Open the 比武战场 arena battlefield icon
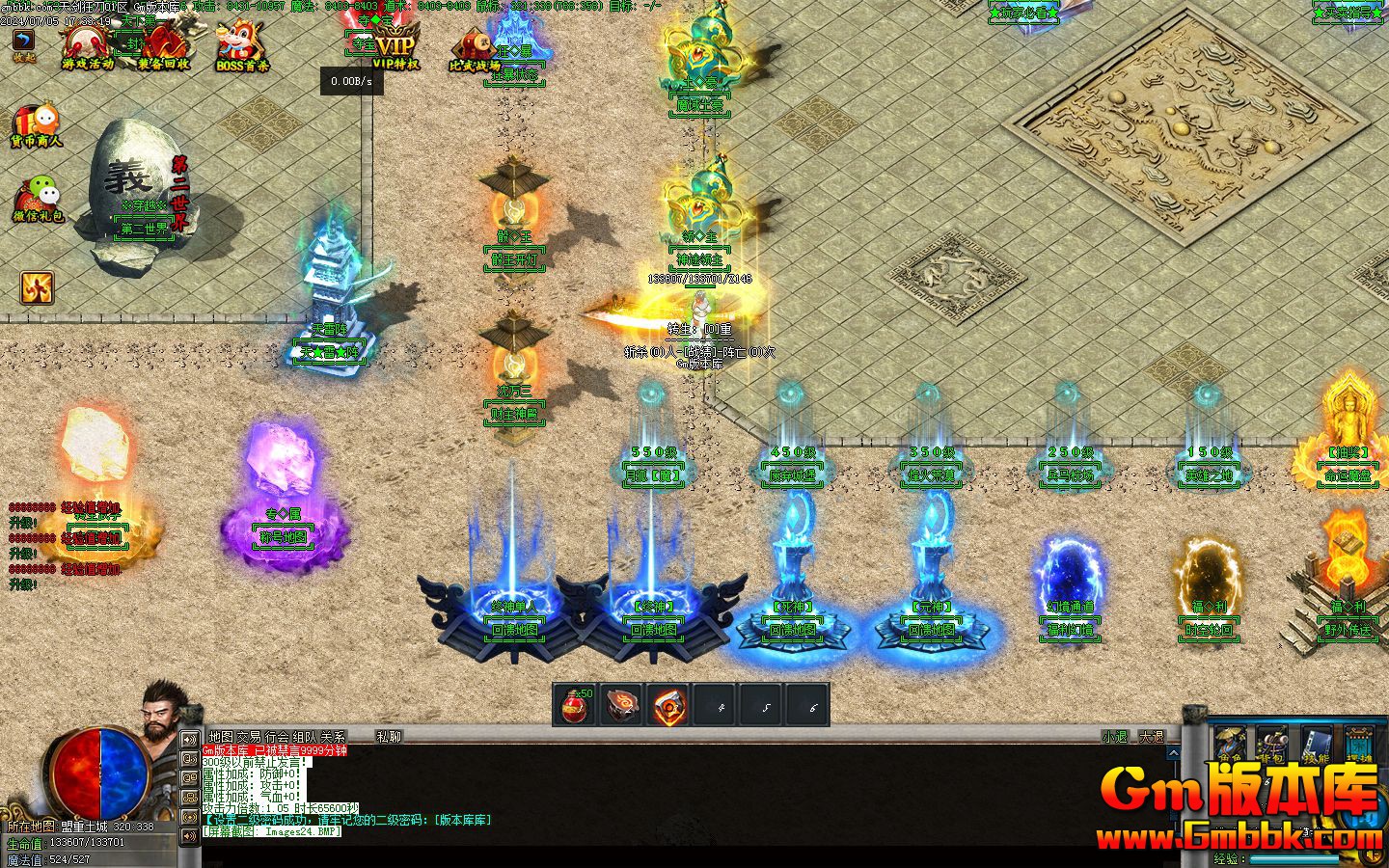Viewport: 1389px width, 868px height. 475,50
